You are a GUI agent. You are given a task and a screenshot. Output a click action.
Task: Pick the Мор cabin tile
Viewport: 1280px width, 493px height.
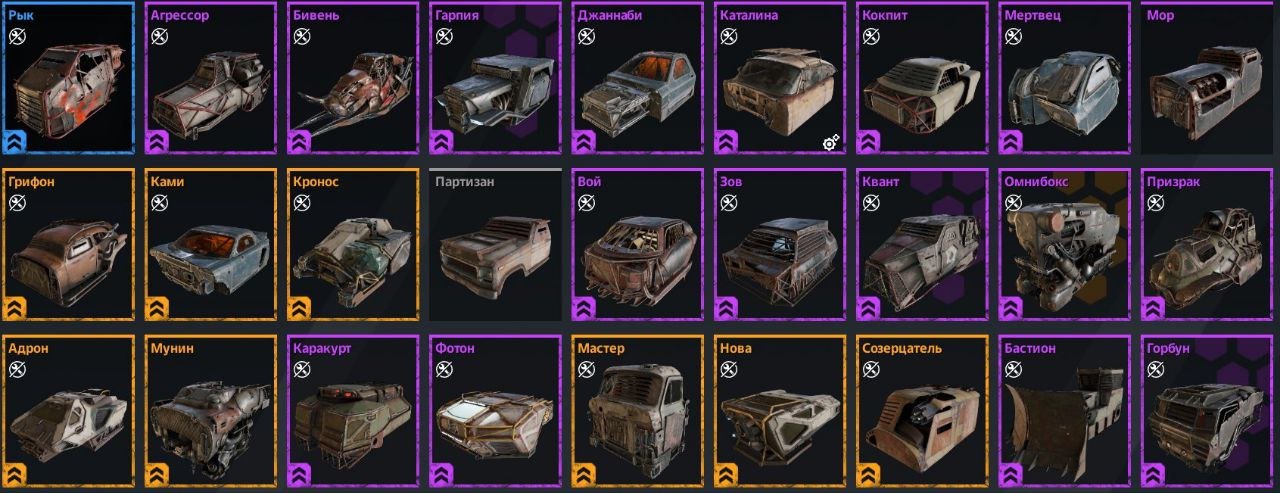[x=1209, y=80]
